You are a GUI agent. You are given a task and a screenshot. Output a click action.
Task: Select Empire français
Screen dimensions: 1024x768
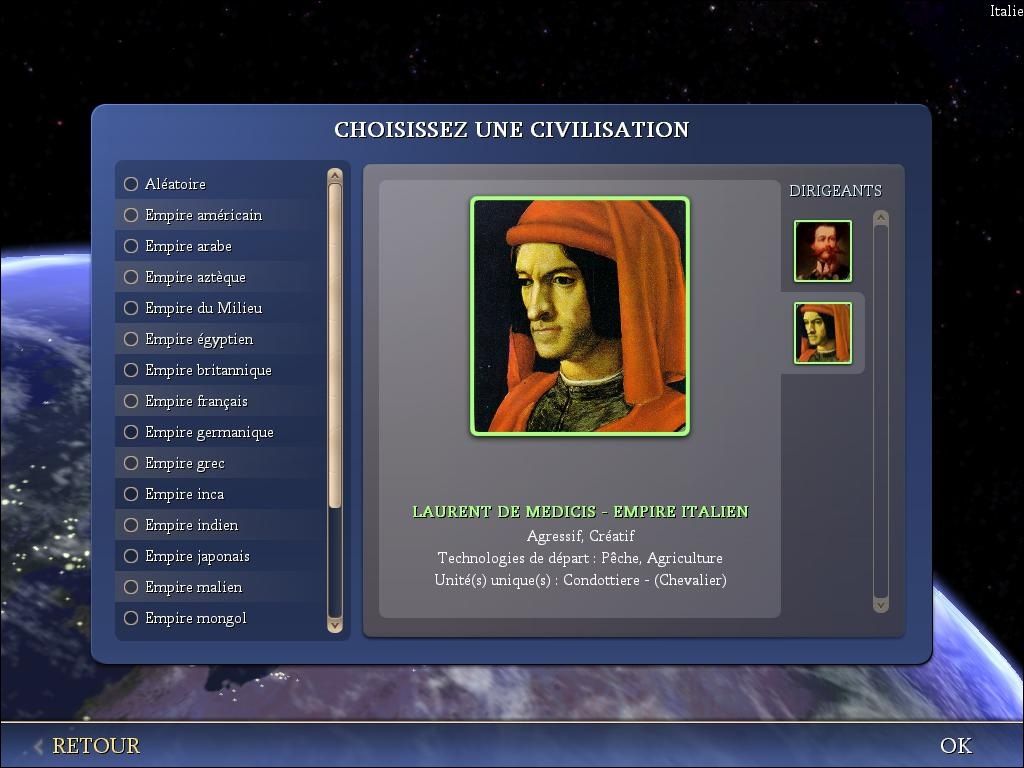(131, 401)
